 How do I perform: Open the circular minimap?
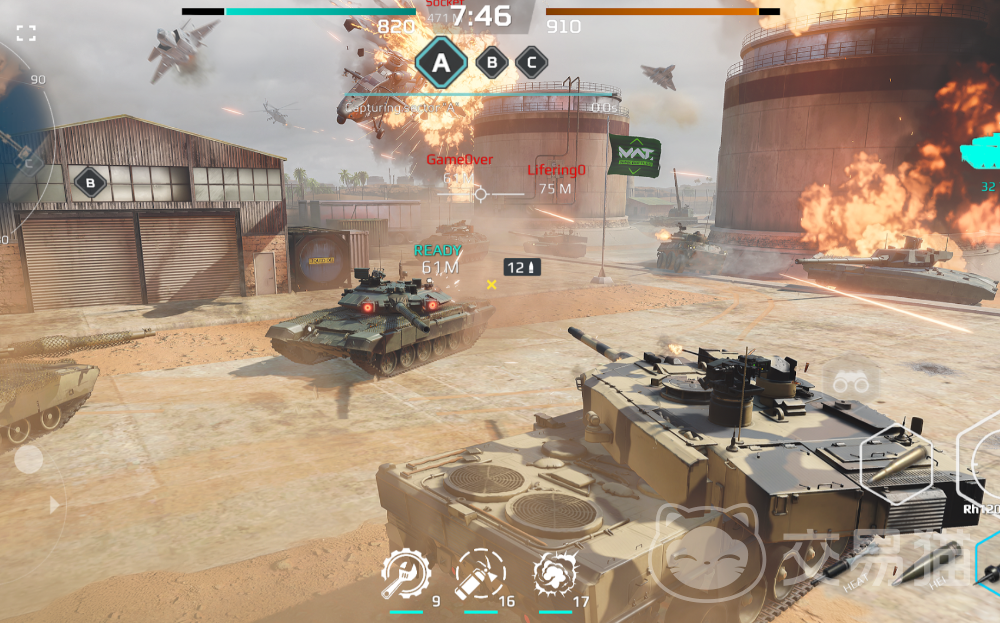22,140
